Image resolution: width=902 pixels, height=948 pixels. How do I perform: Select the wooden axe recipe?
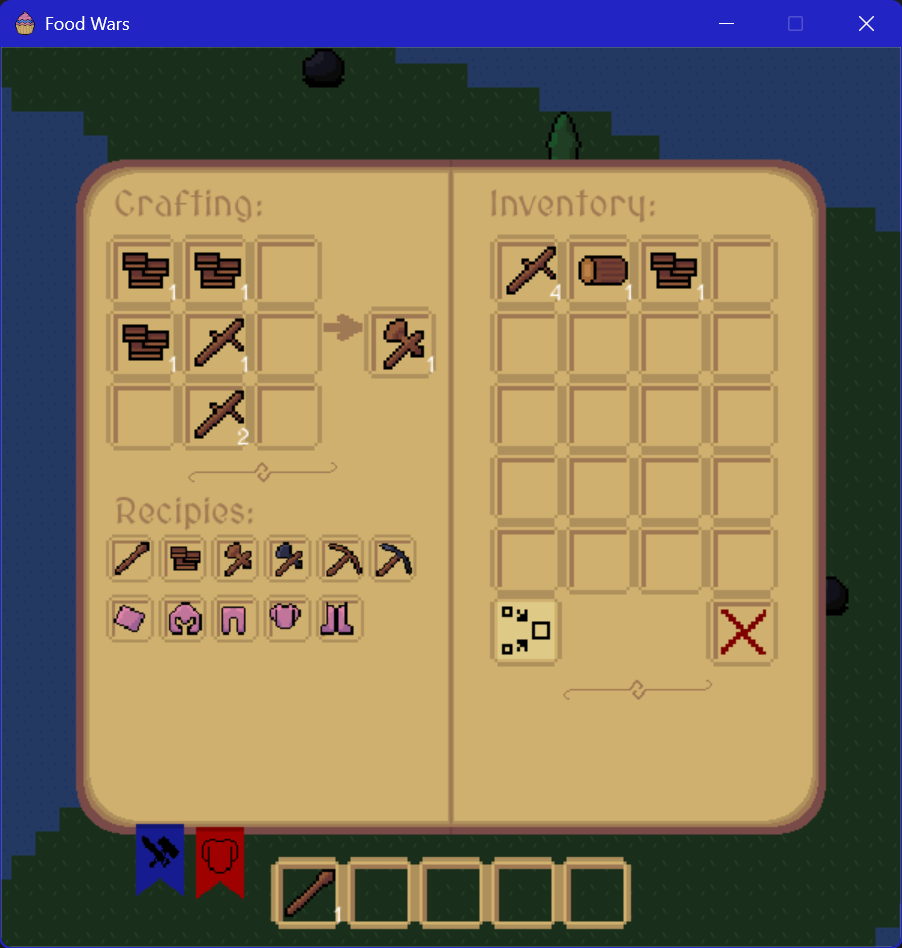[236, 559]
